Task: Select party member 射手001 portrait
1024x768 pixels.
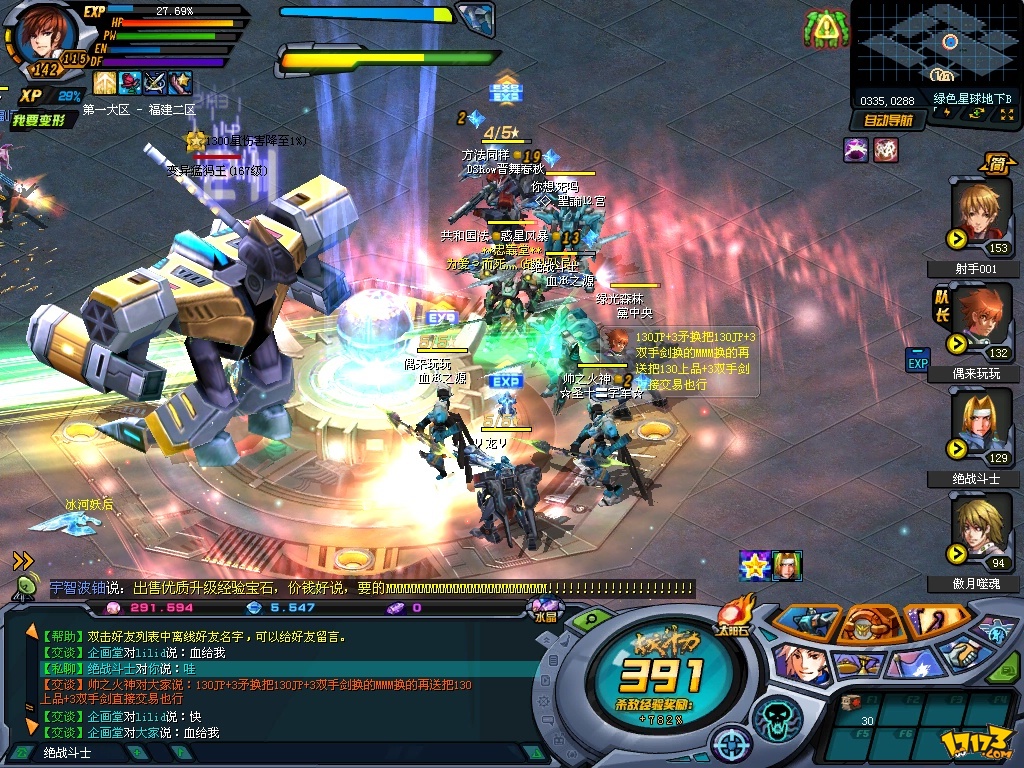Action: point(980,214)
